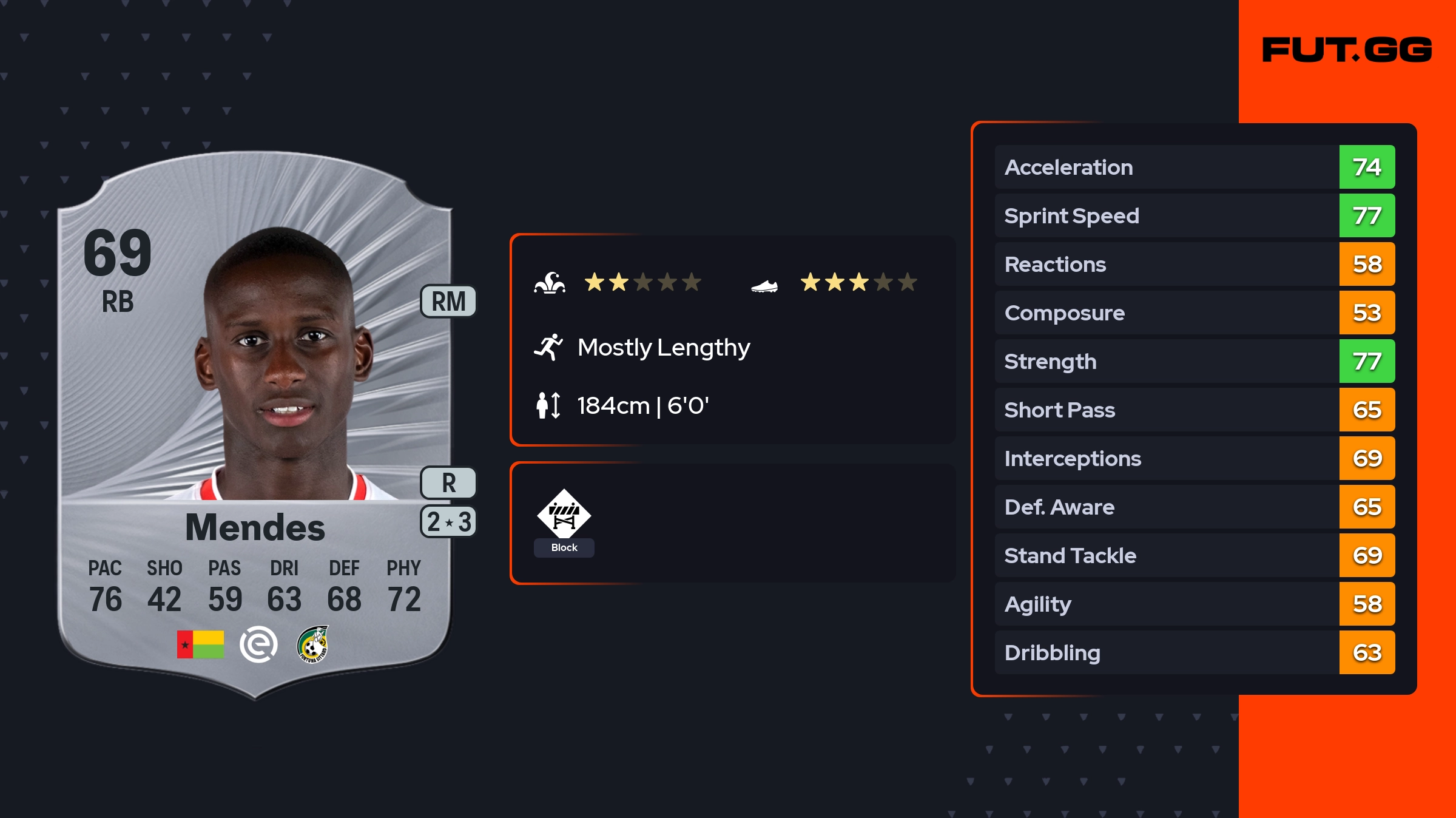Click the Mostly Lengthy AcceleRATE label
The image size is (1456, 818).
pyautogui.click(x=663, y=348)
